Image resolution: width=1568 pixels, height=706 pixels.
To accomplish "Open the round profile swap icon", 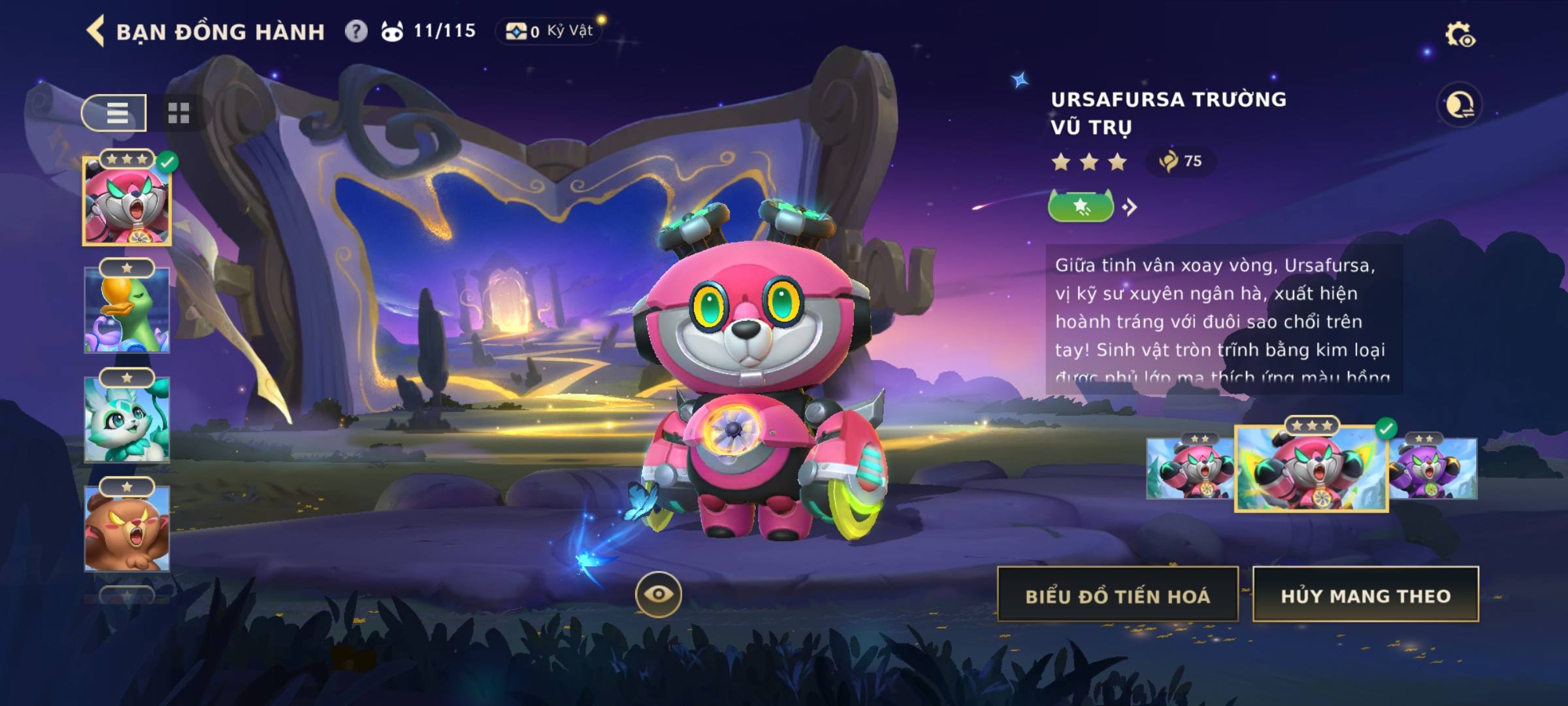I will pos(1459,105).
